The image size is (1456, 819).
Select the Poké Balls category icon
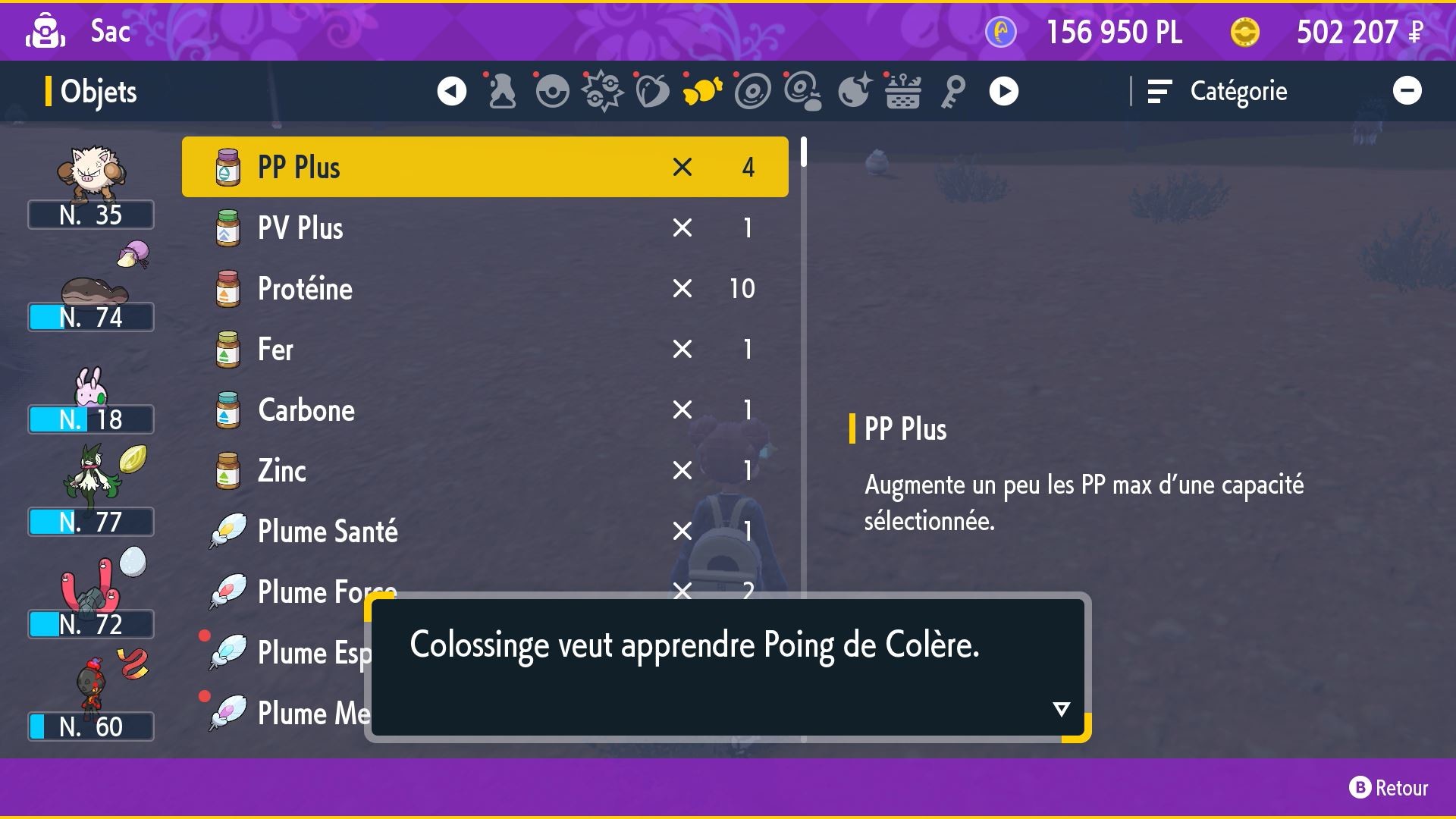coord(552,90)
